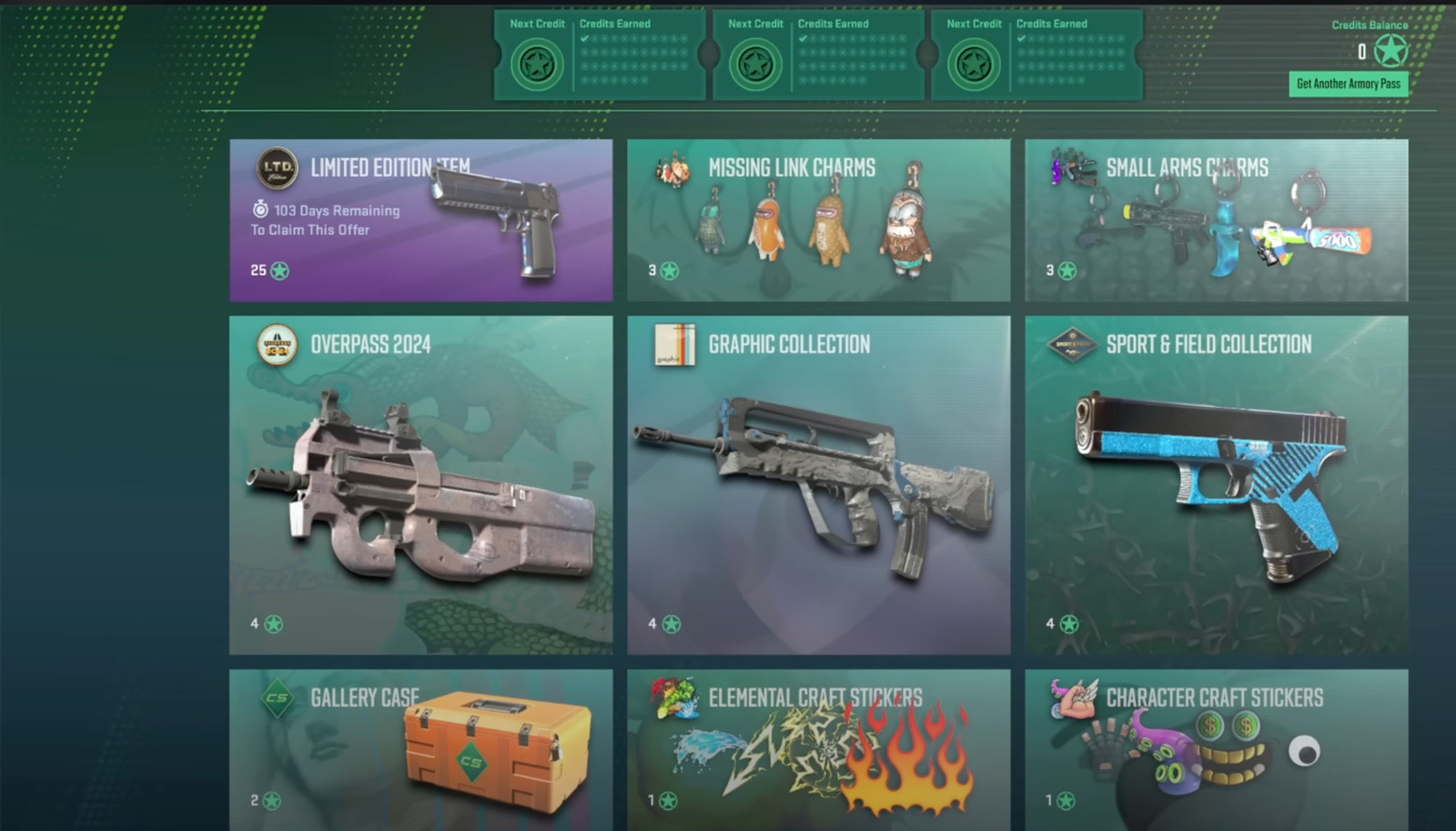
Task: Open the Gallery Case reward
Action: [x=420, y=749]
